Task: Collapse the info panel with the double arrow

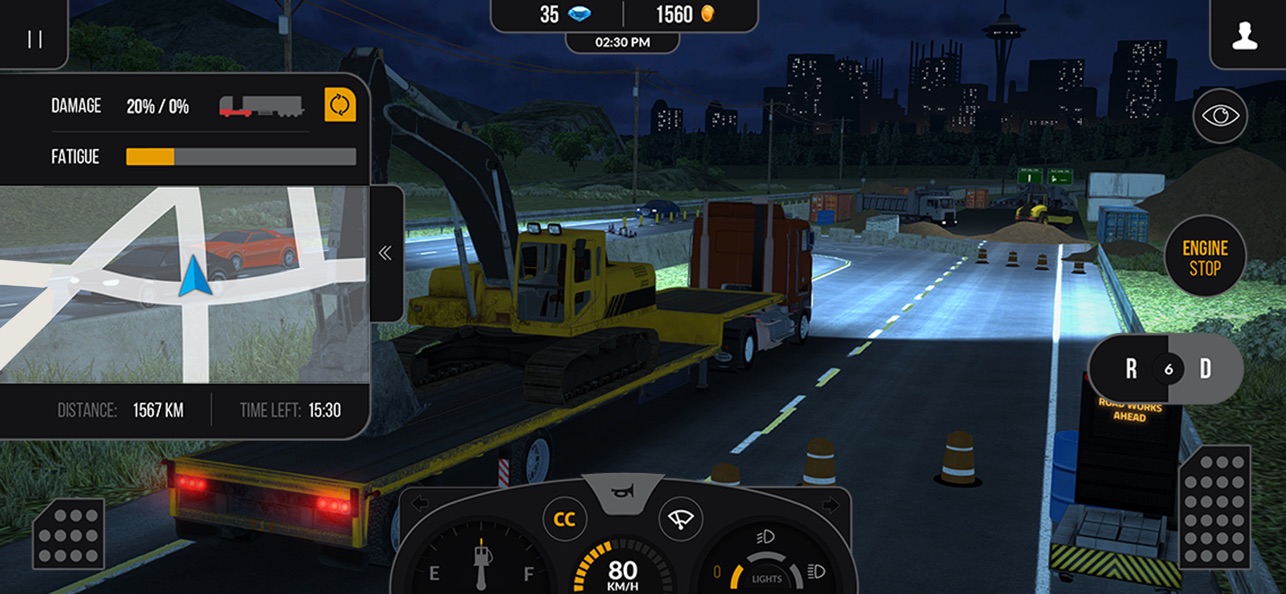Action: pyautogui.click(x=386, y=254)
